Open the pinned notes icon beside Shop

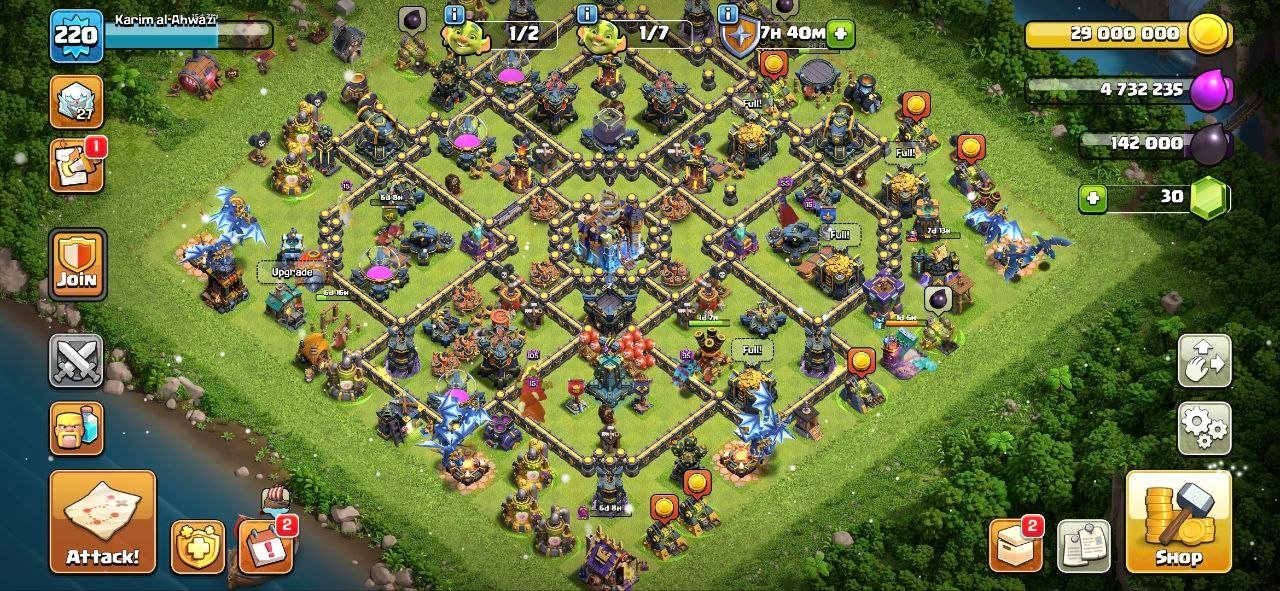pyautogui.click(x=1083, y=546)
